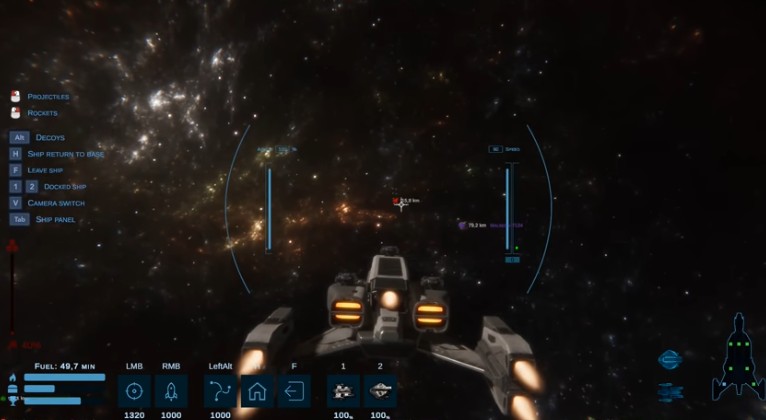This screenshot has height=420, width=766.
Task: Select the projectiles crosshair weapon slot
Action: 134,390
